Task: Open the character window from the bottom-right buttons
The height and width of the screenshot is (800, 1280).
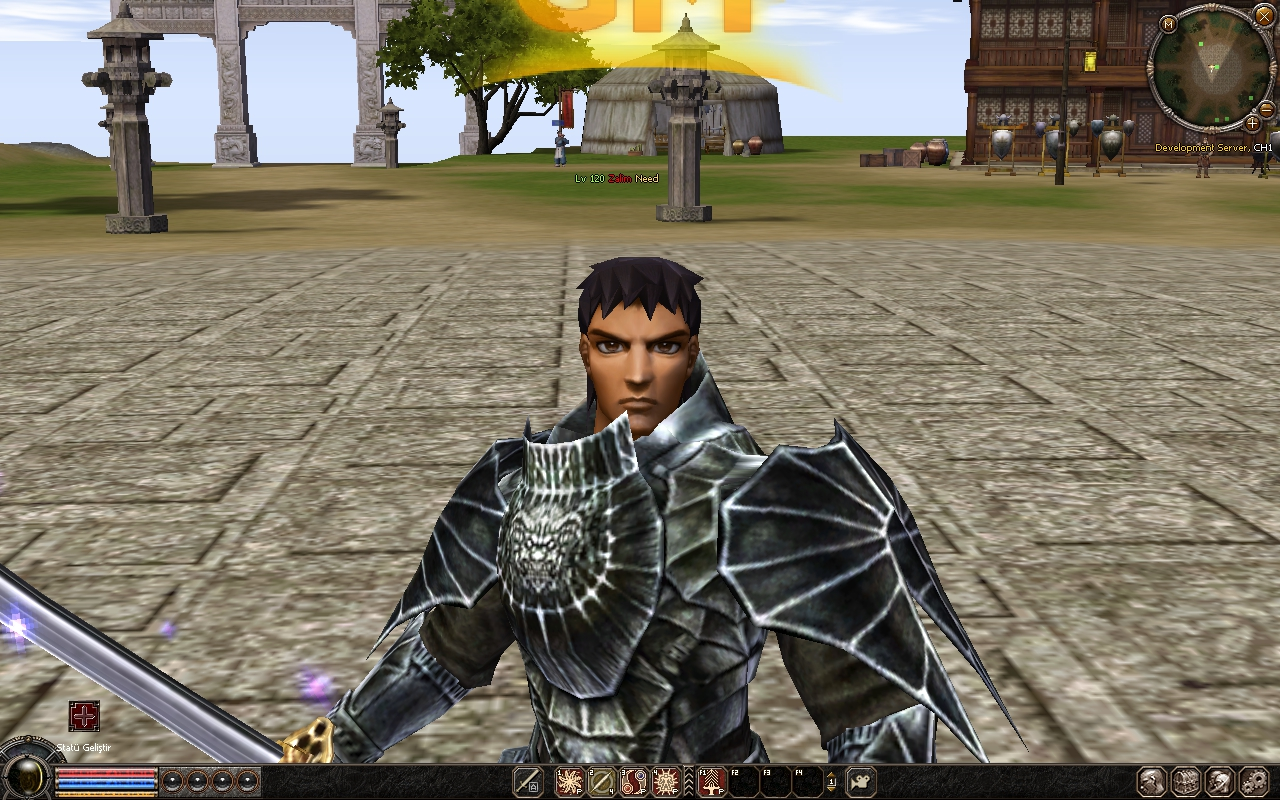Action: 1152,782
